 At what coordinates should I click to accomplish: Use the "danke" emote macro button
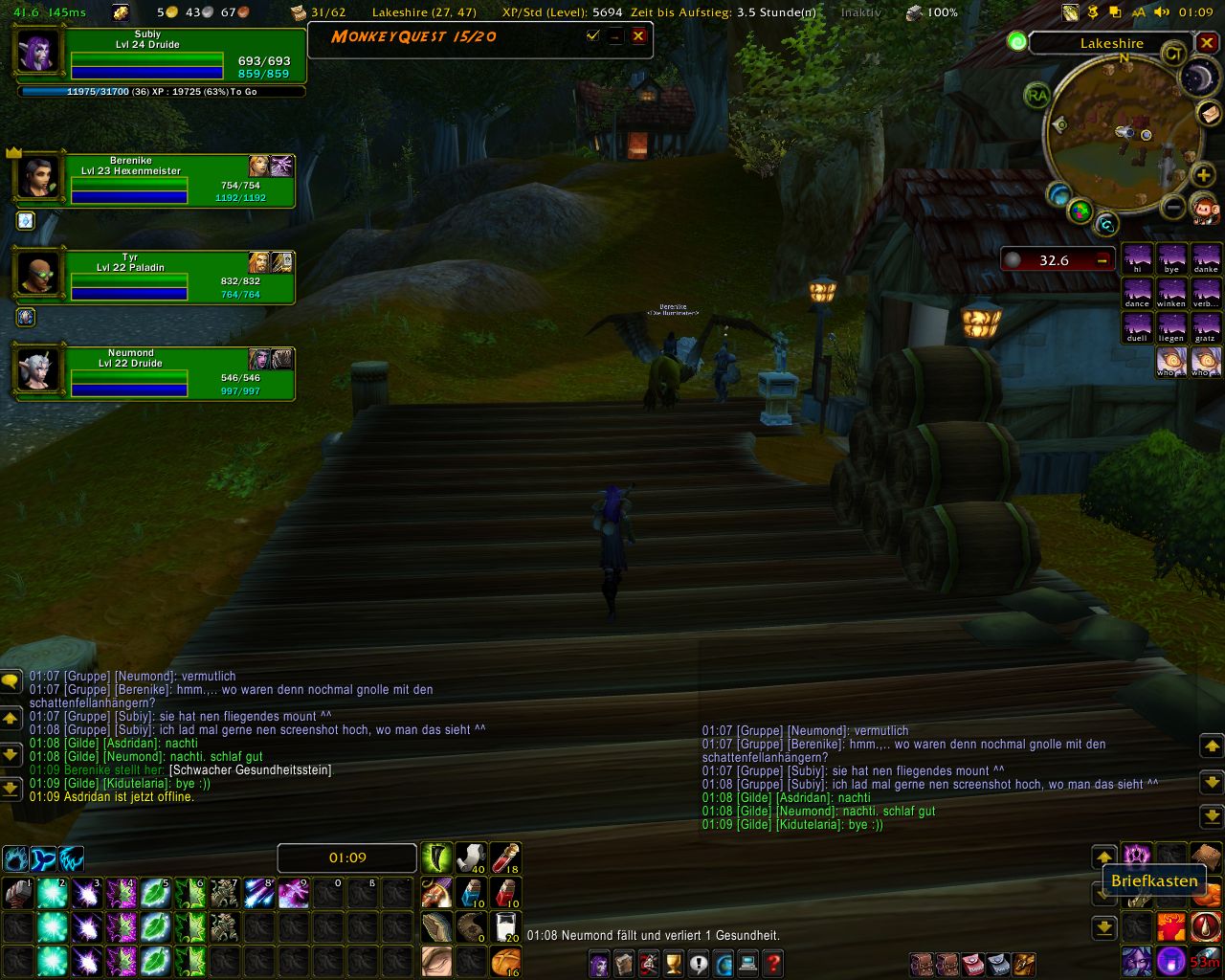coord(1205,258)
